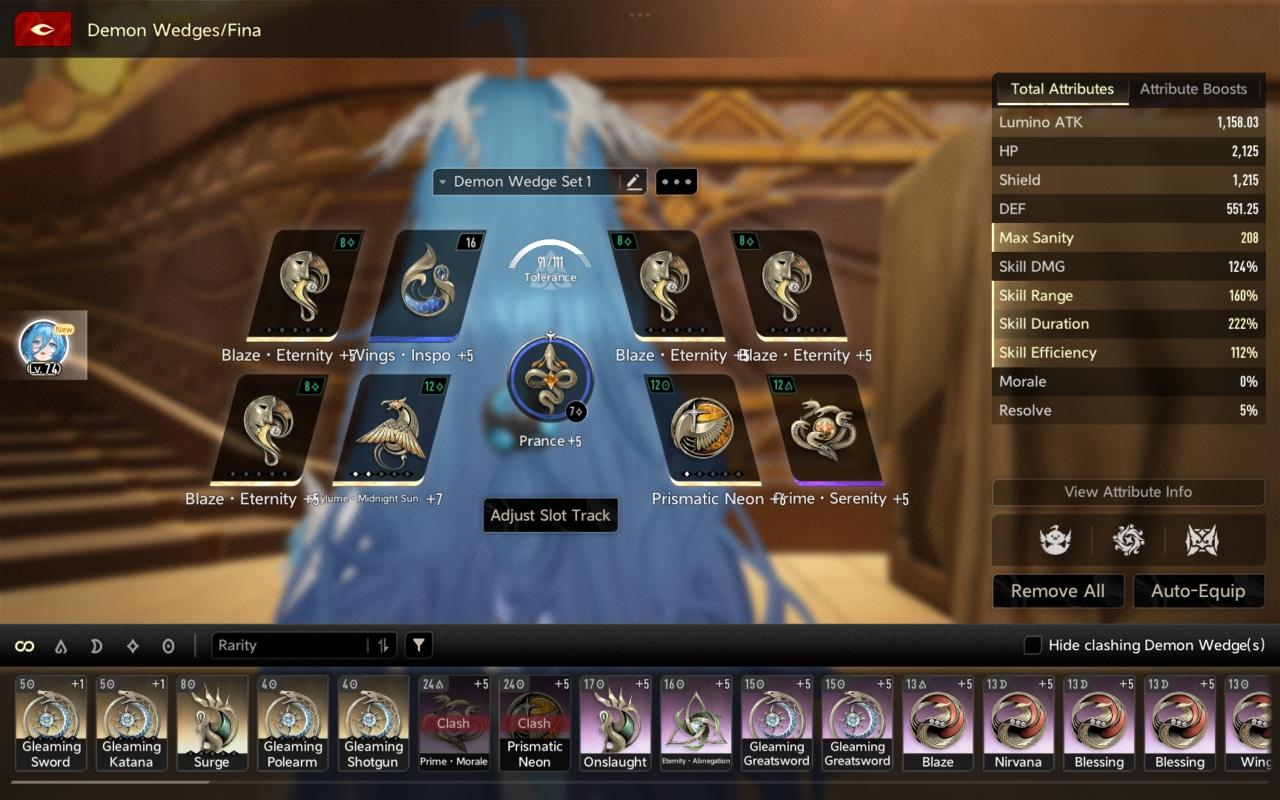Screen dimensions: 1280x800
Task: Open the three-dot options menu
Action: pyautogui.click(x=676, y=182)
